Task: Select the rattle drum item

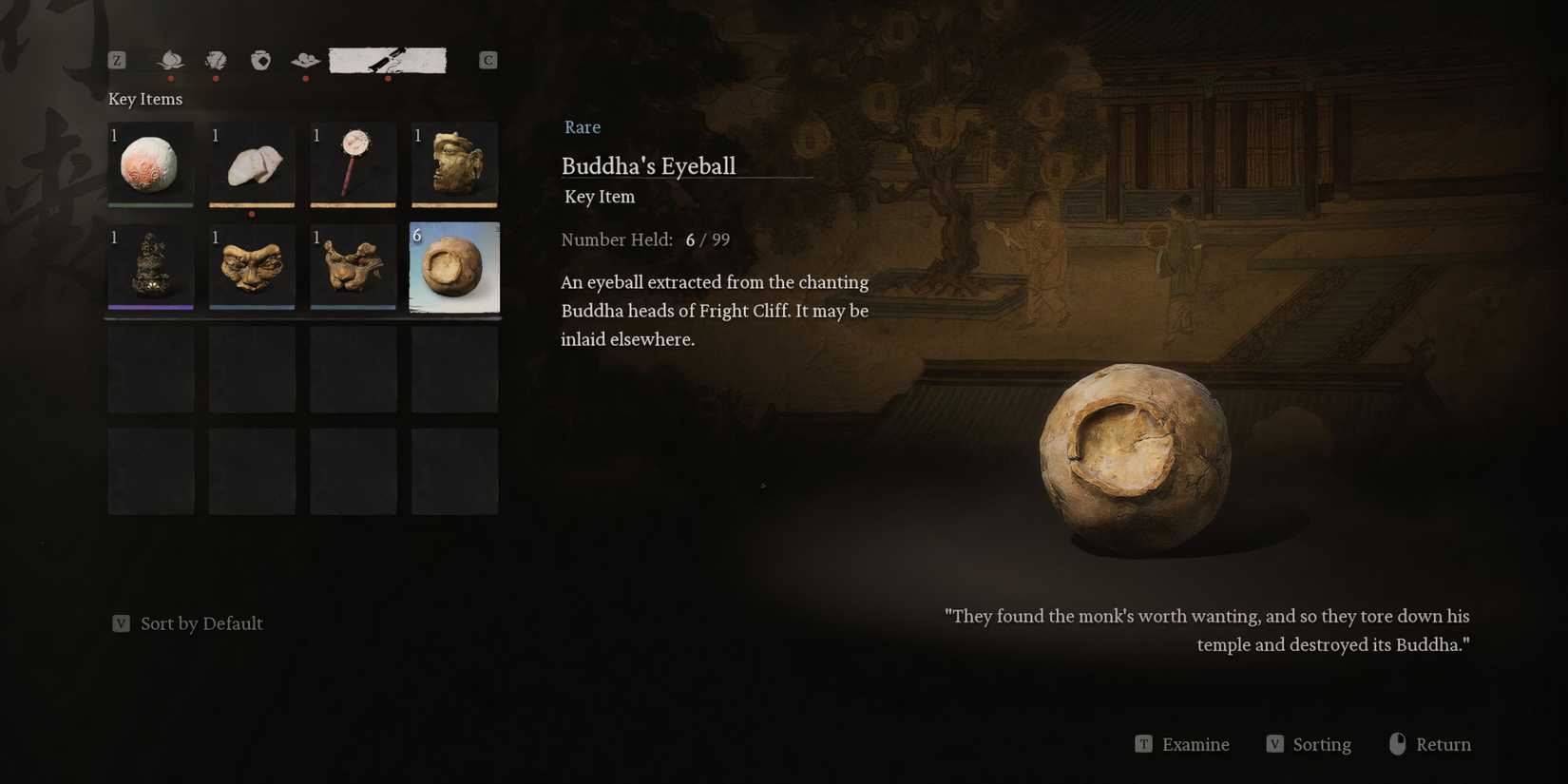Action: [353, 163]
